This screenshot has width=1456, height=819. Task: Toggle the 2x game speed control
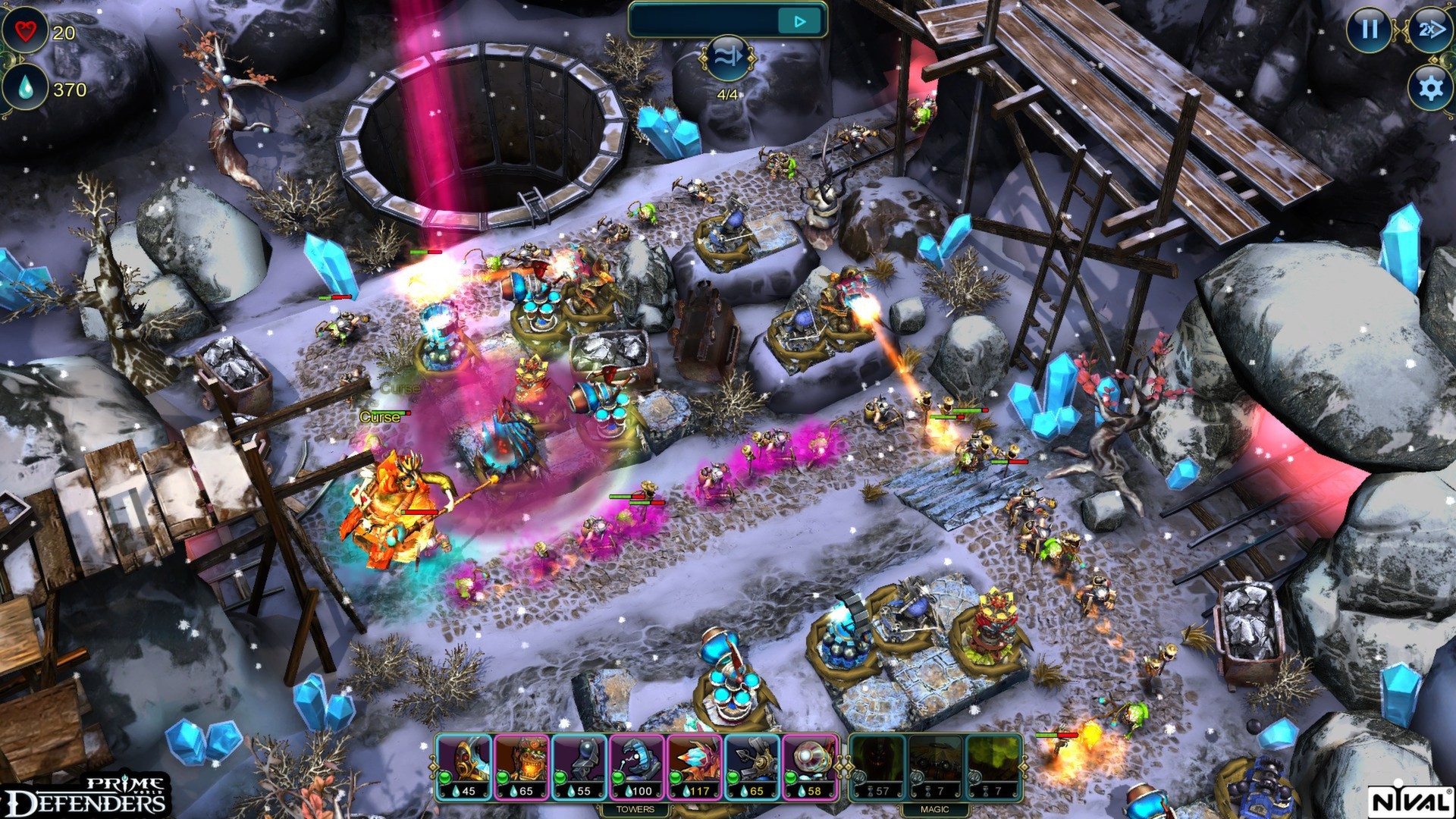1431,30
